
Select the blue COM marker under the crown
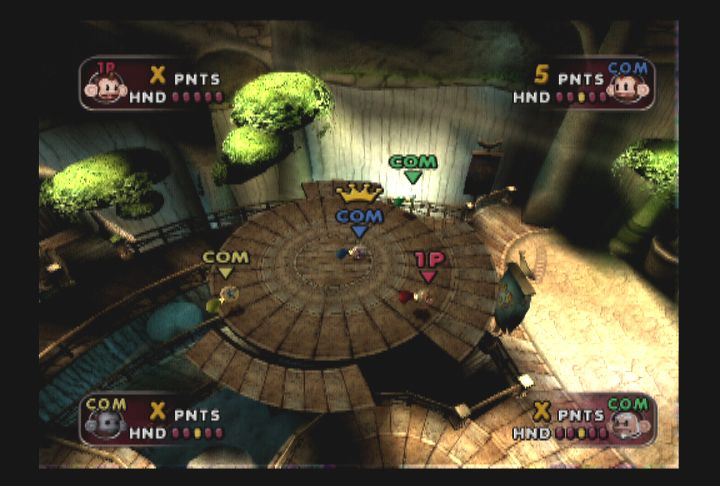[359, 222]
